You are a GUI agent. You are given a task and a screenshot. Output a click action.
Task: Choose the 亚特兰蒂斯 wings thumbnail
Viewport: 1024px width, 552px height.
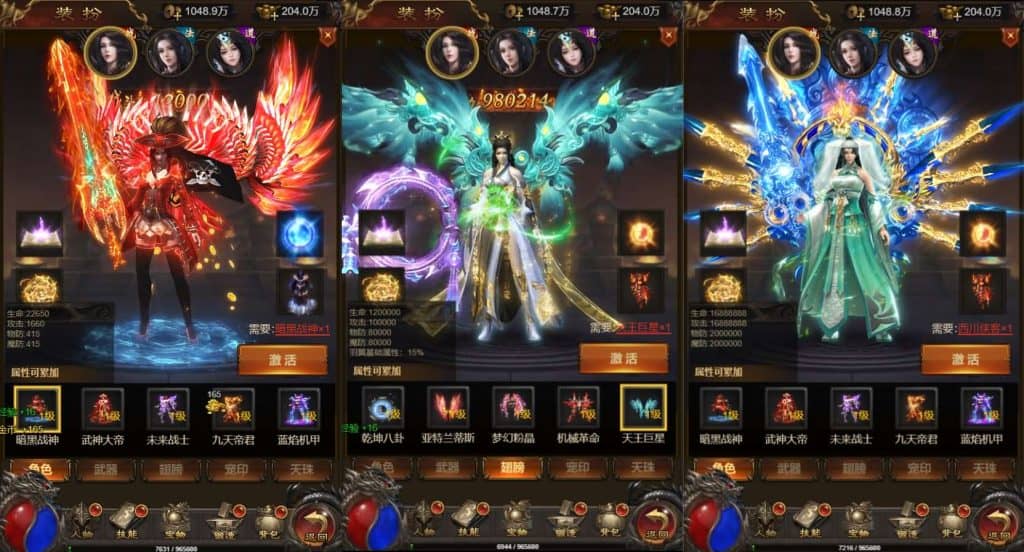pyautogui.click(x=447, y=408)
